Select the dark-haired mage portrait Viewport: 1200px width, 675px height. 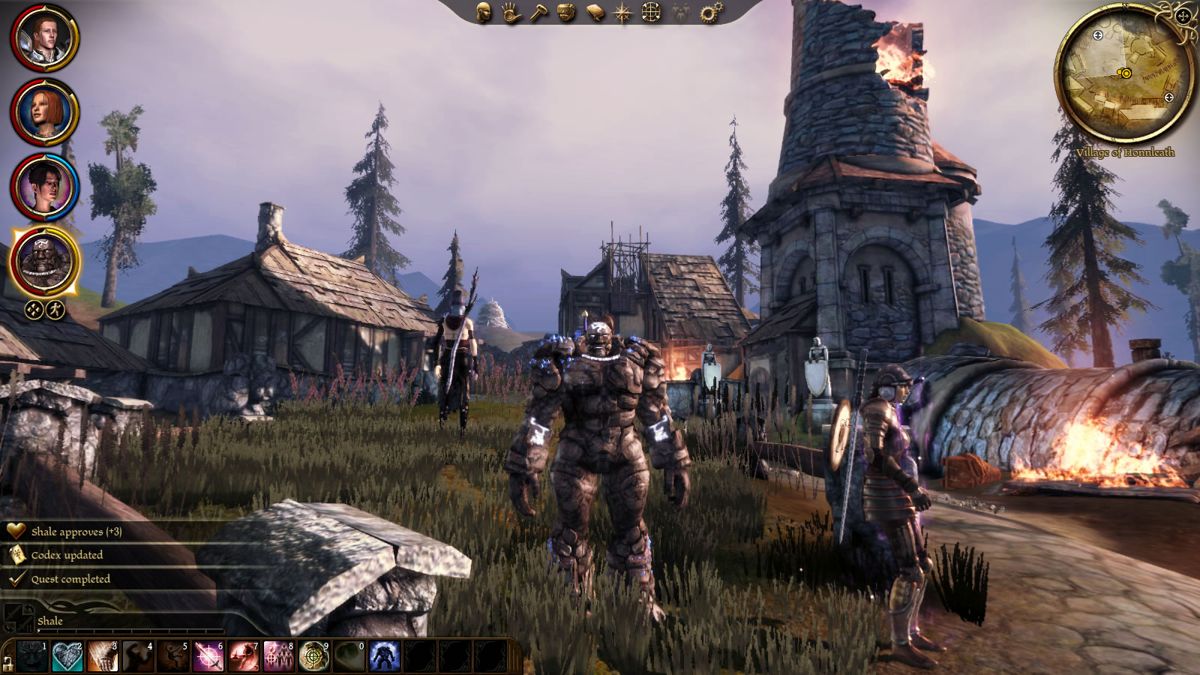[x=45, y=186]
